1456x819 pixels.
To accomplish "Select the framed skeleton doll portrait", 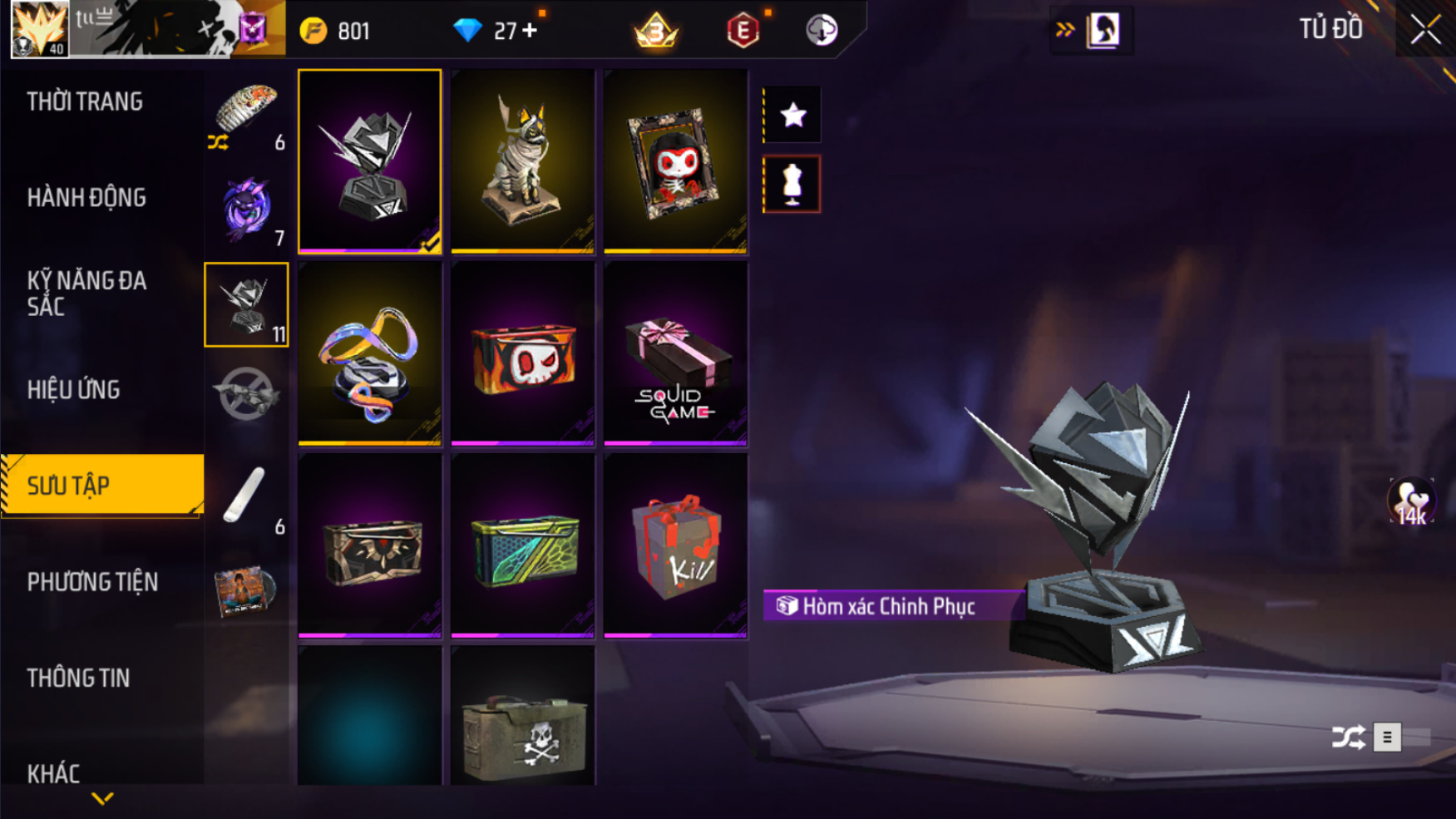I will click(675, 161).
